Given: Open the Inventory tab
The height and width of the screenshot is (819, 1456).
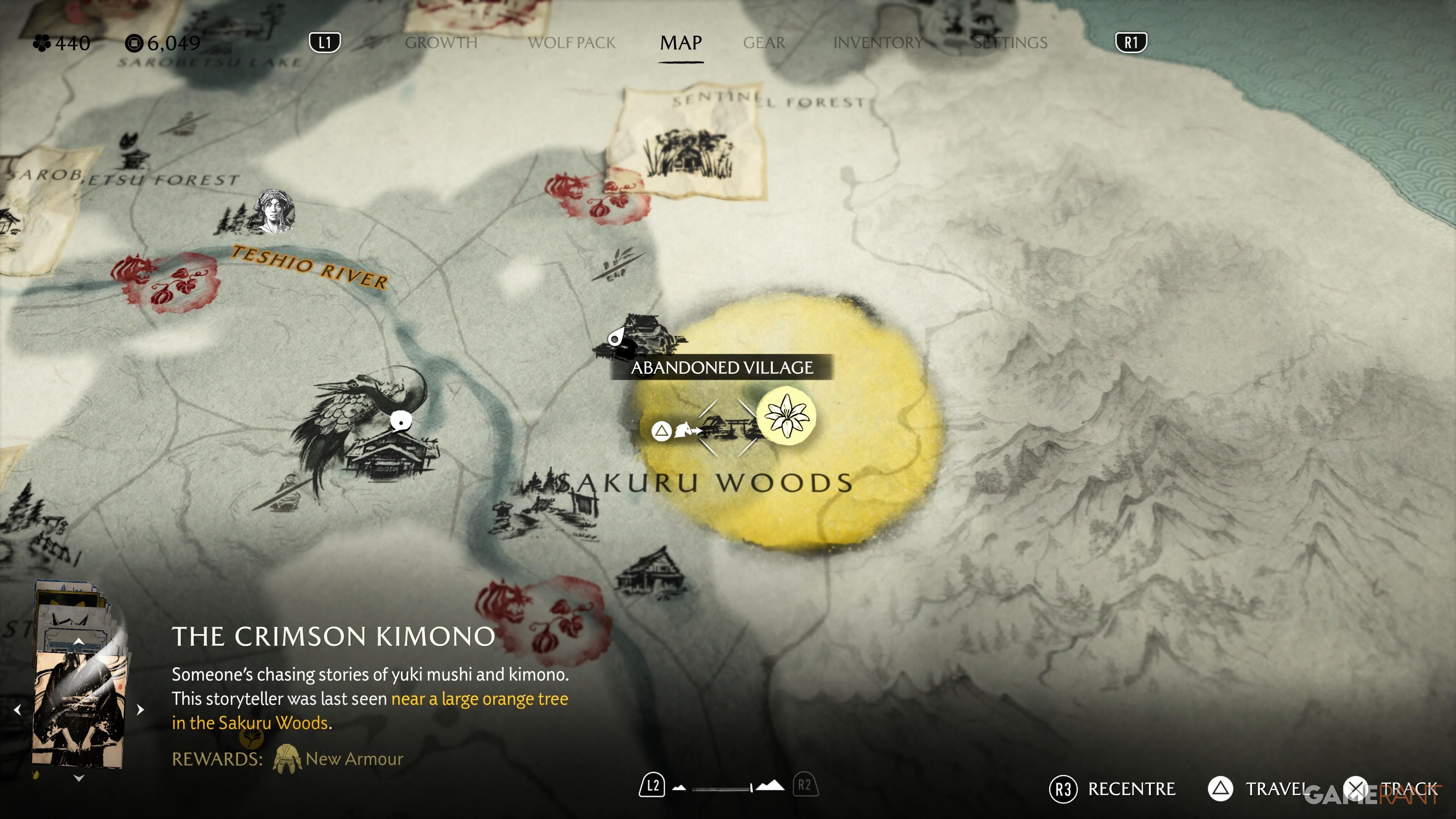Looking at the screenshot, I should [878, 43].
